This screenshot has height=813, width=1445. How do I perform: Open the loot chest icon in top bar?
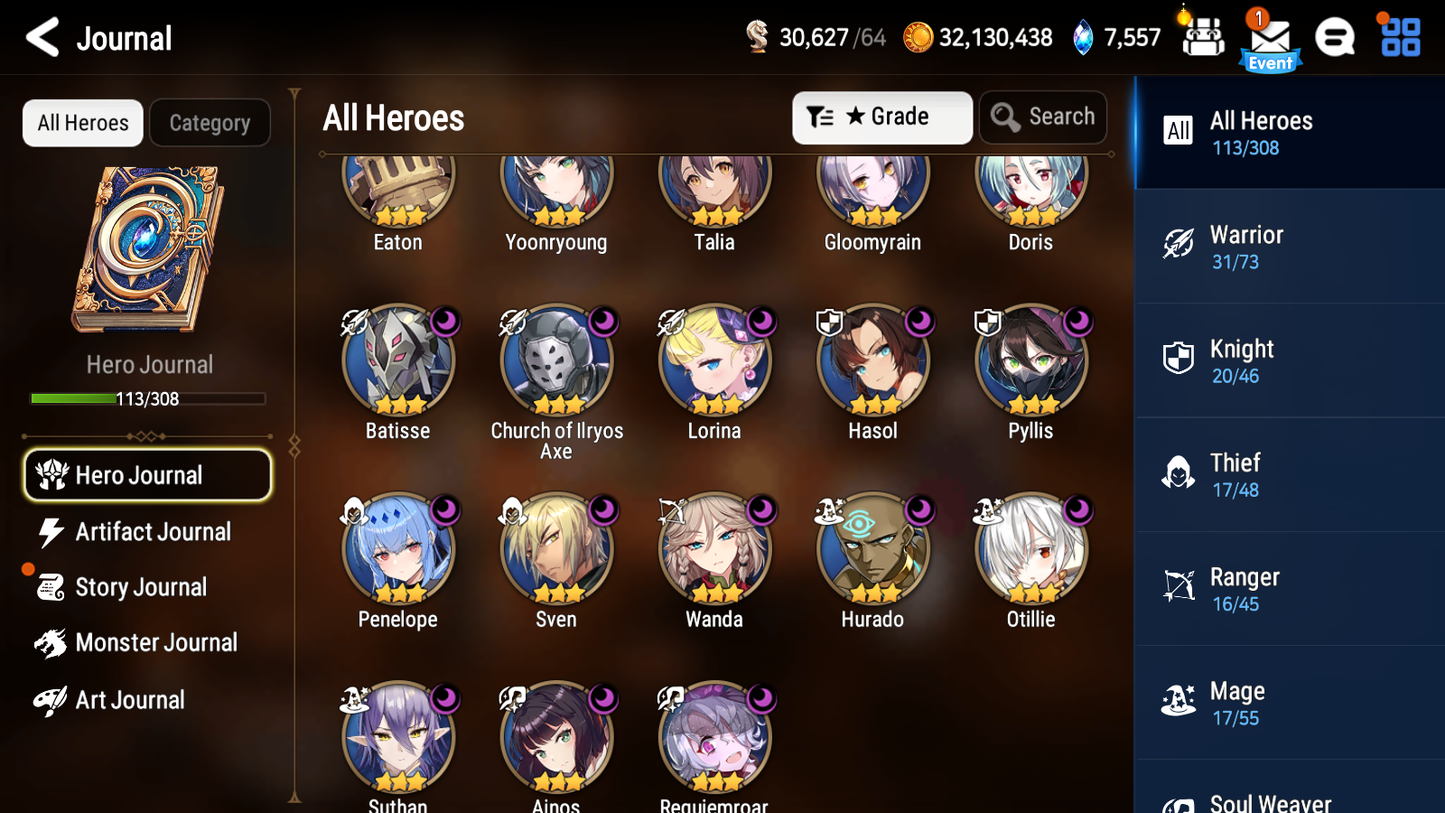pos(1201,37)
